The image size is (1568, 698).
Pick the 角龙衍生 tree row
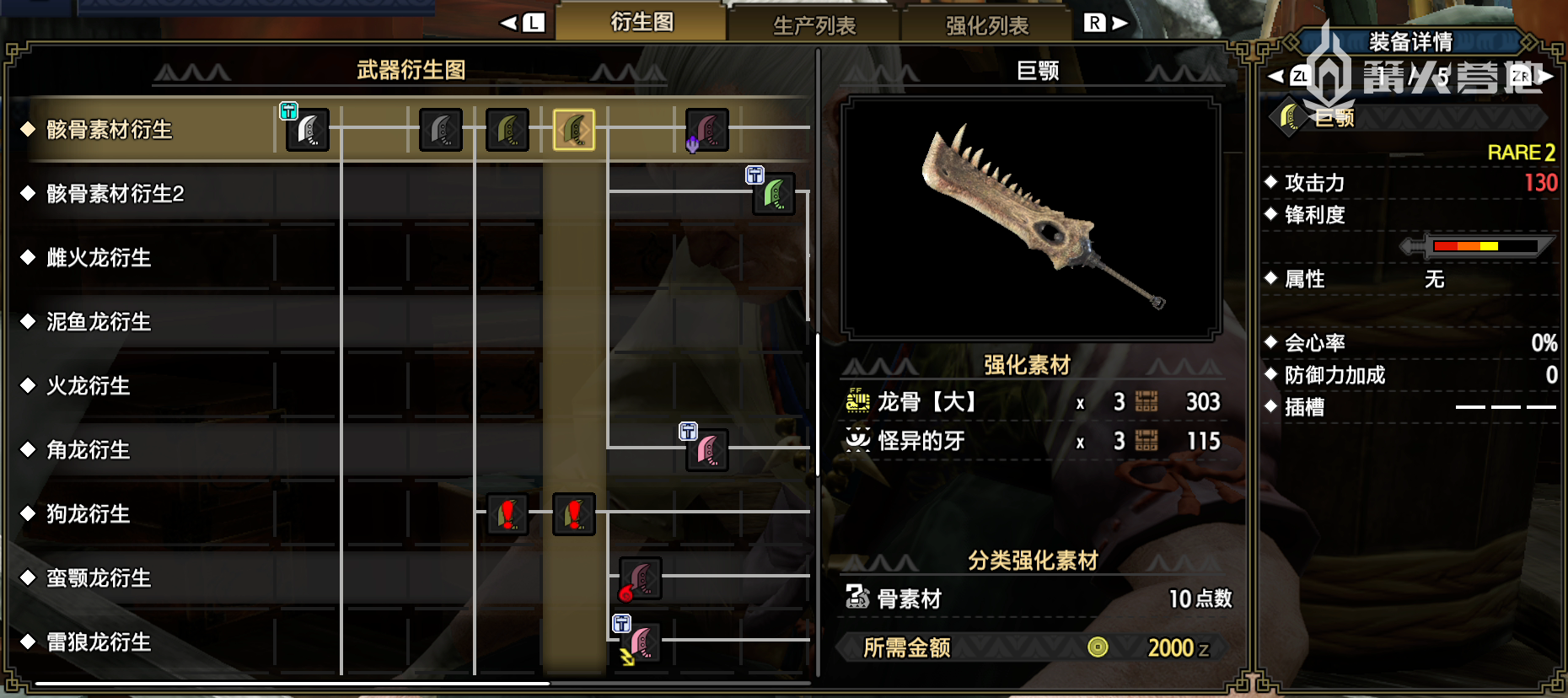(89, 450)
